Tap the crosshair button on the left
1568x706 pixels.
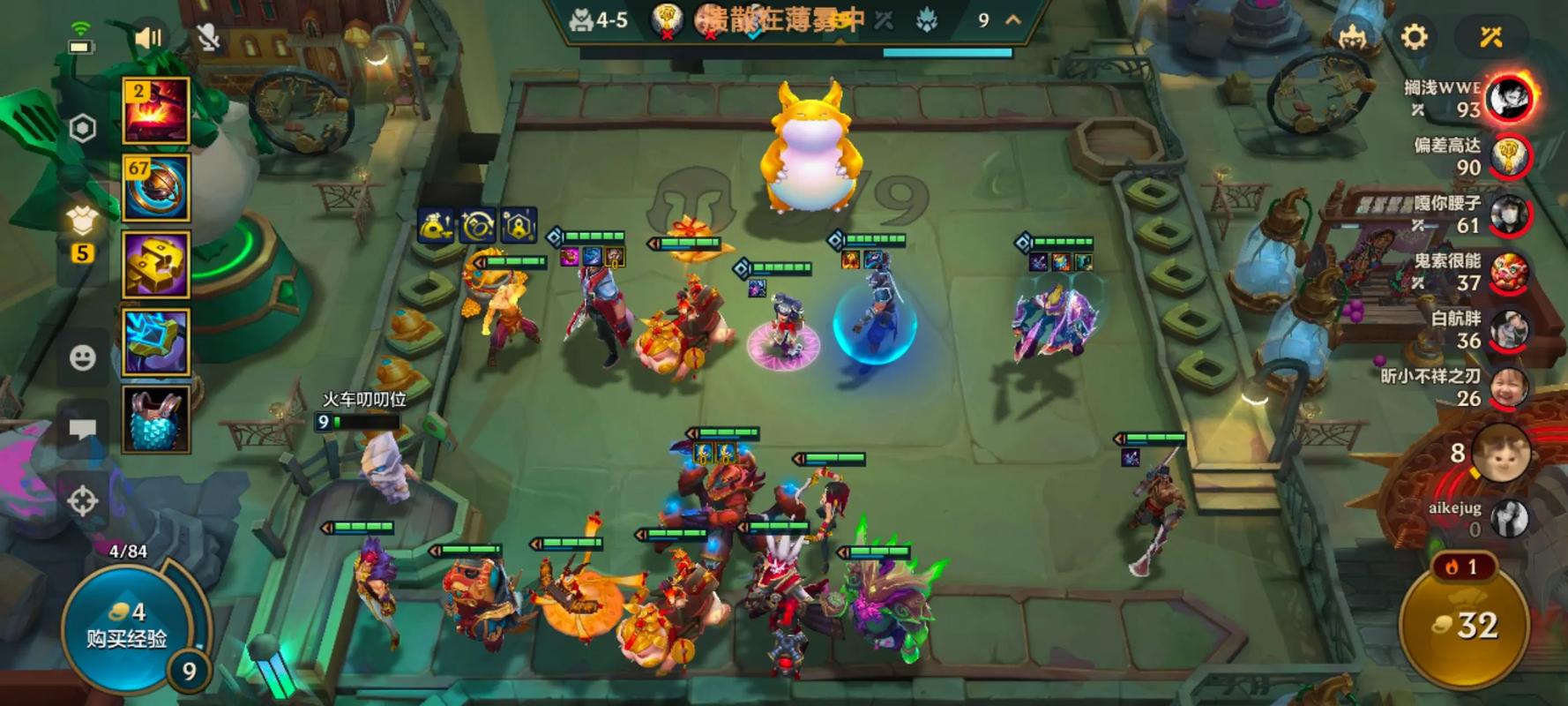[83, 501]
